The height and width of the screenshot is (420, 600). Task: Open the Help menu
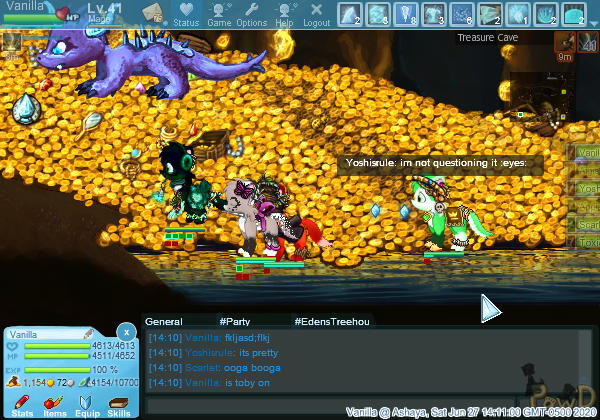[284, 14]
